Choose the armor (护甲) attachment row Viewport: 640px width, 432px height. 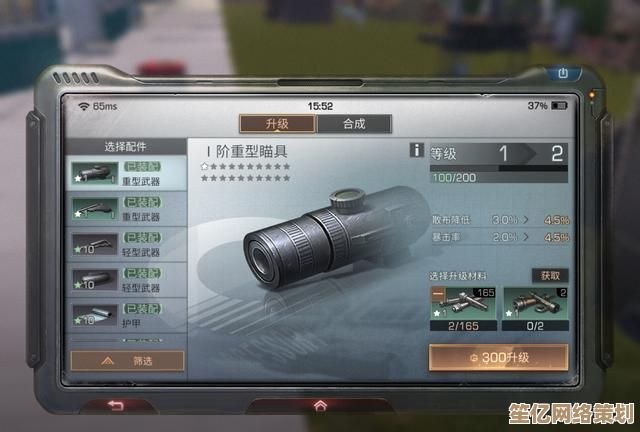(127, 313)
